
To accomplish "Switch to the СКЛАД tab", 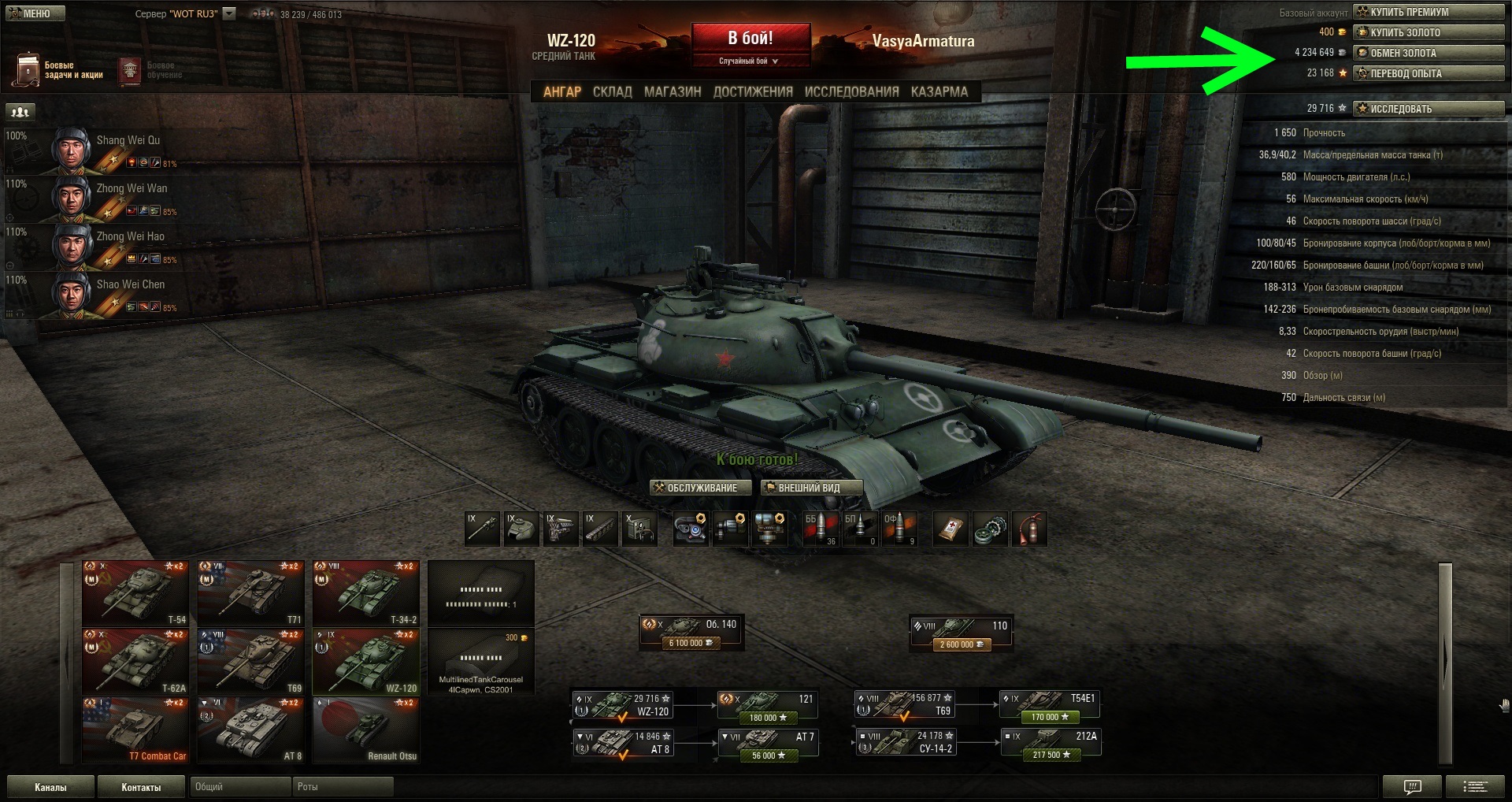I will pyautogui.click(x=612, y=91).
